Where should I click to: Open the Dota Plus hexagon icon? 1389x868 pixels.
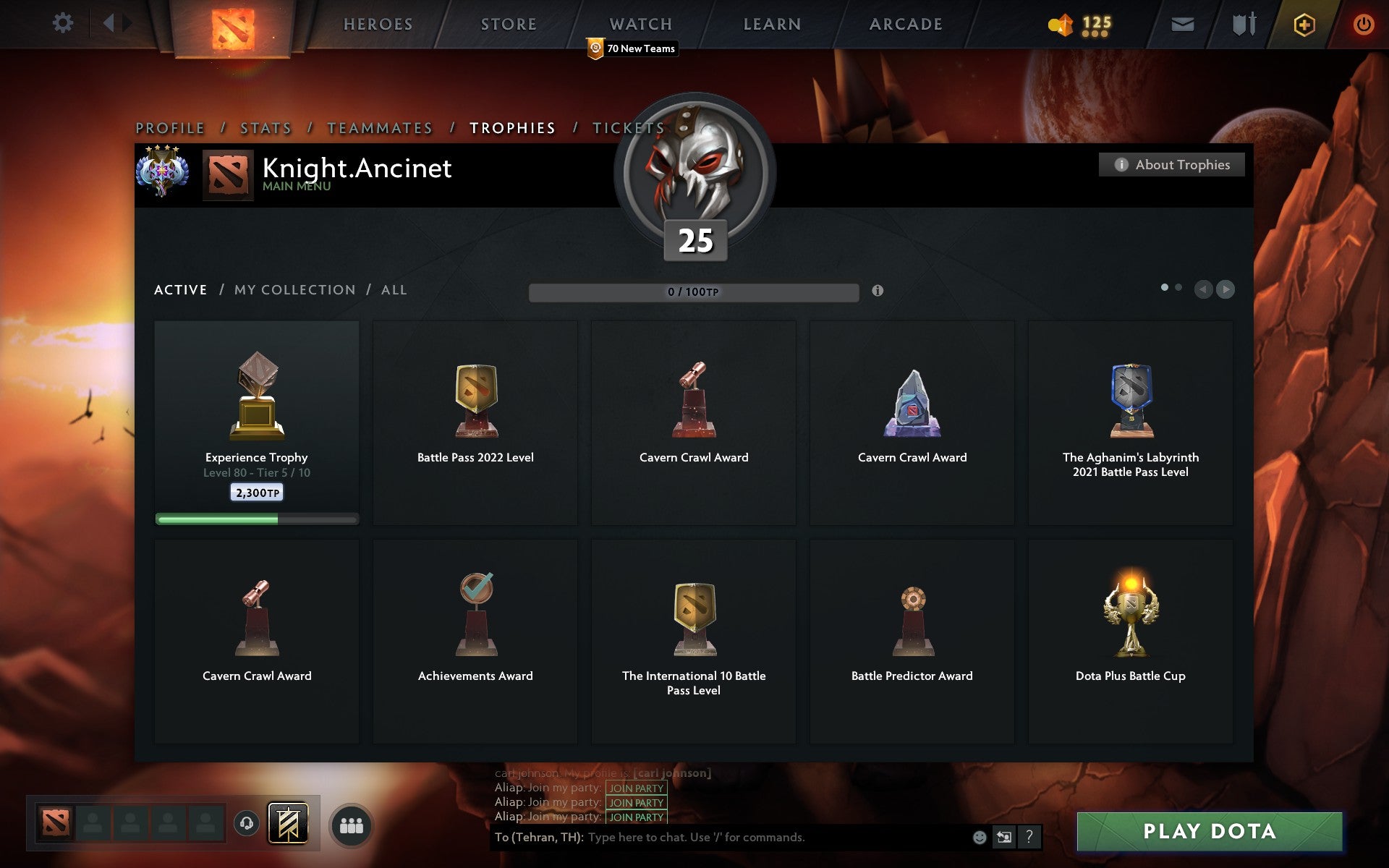1302,23
